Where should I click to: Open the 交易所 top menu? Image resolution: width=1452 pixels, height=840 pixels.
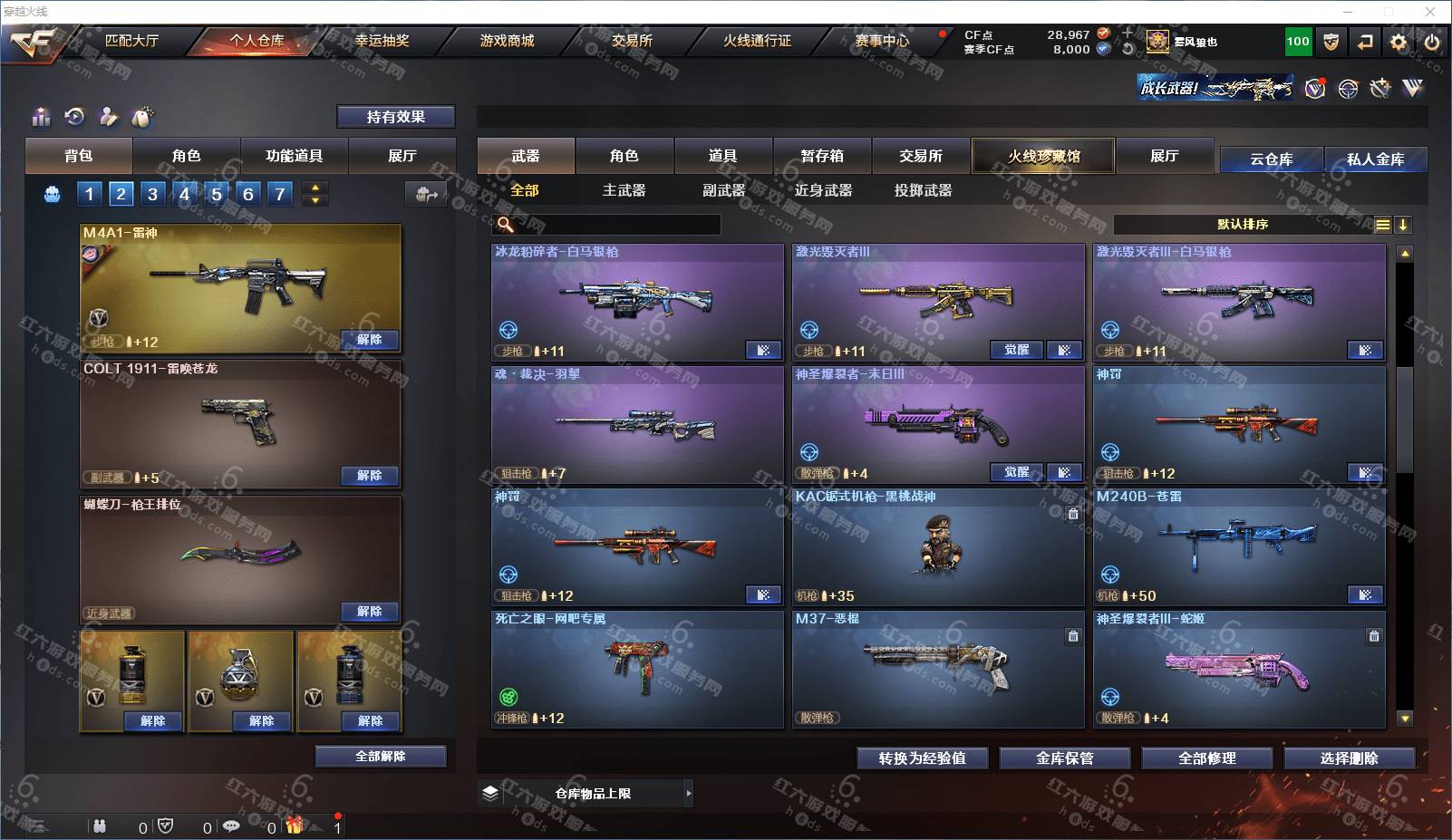tap(631, 41)
